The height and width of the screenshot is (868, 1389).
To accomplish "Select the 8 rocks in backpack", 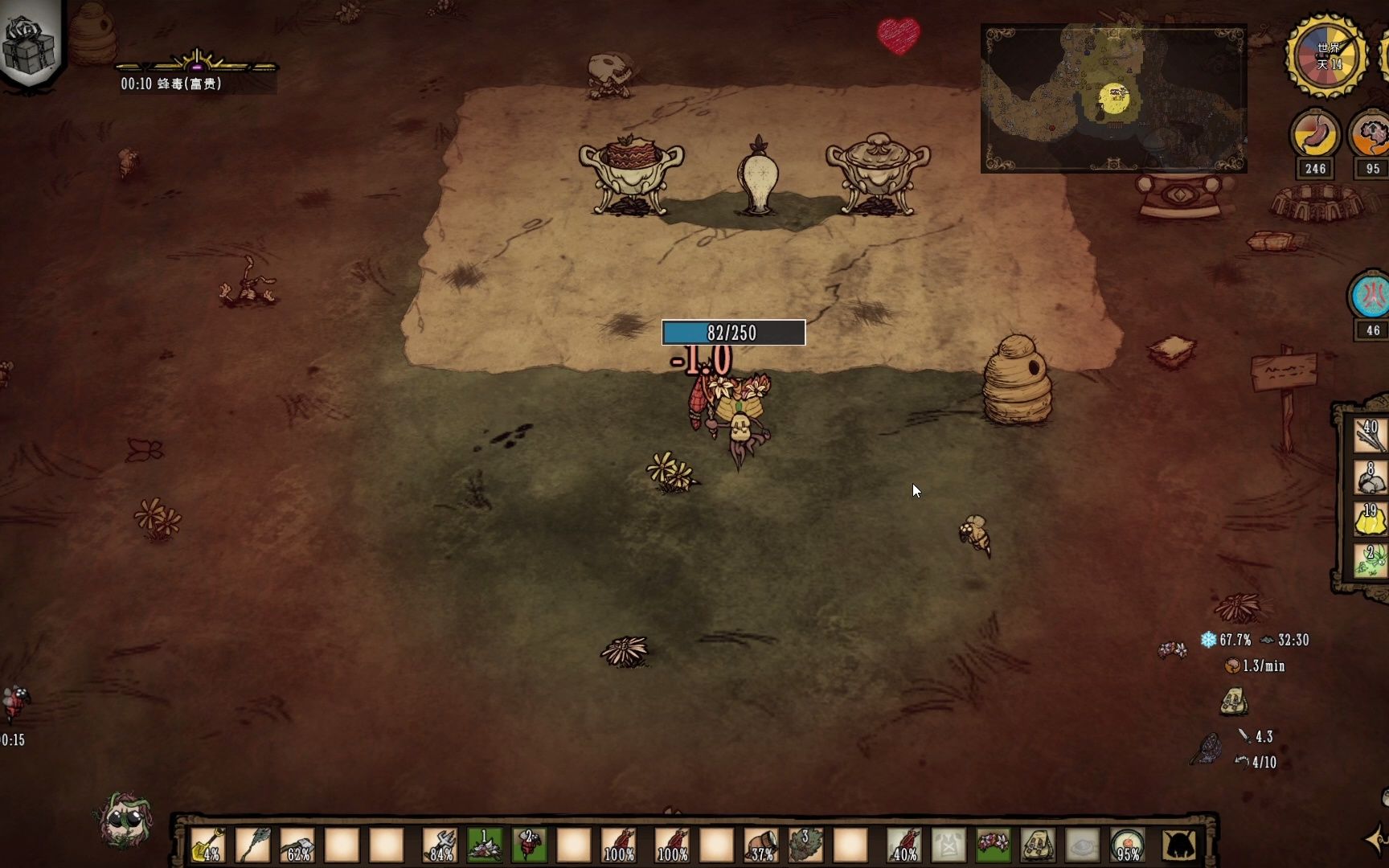I will (x=1370, y=477).
